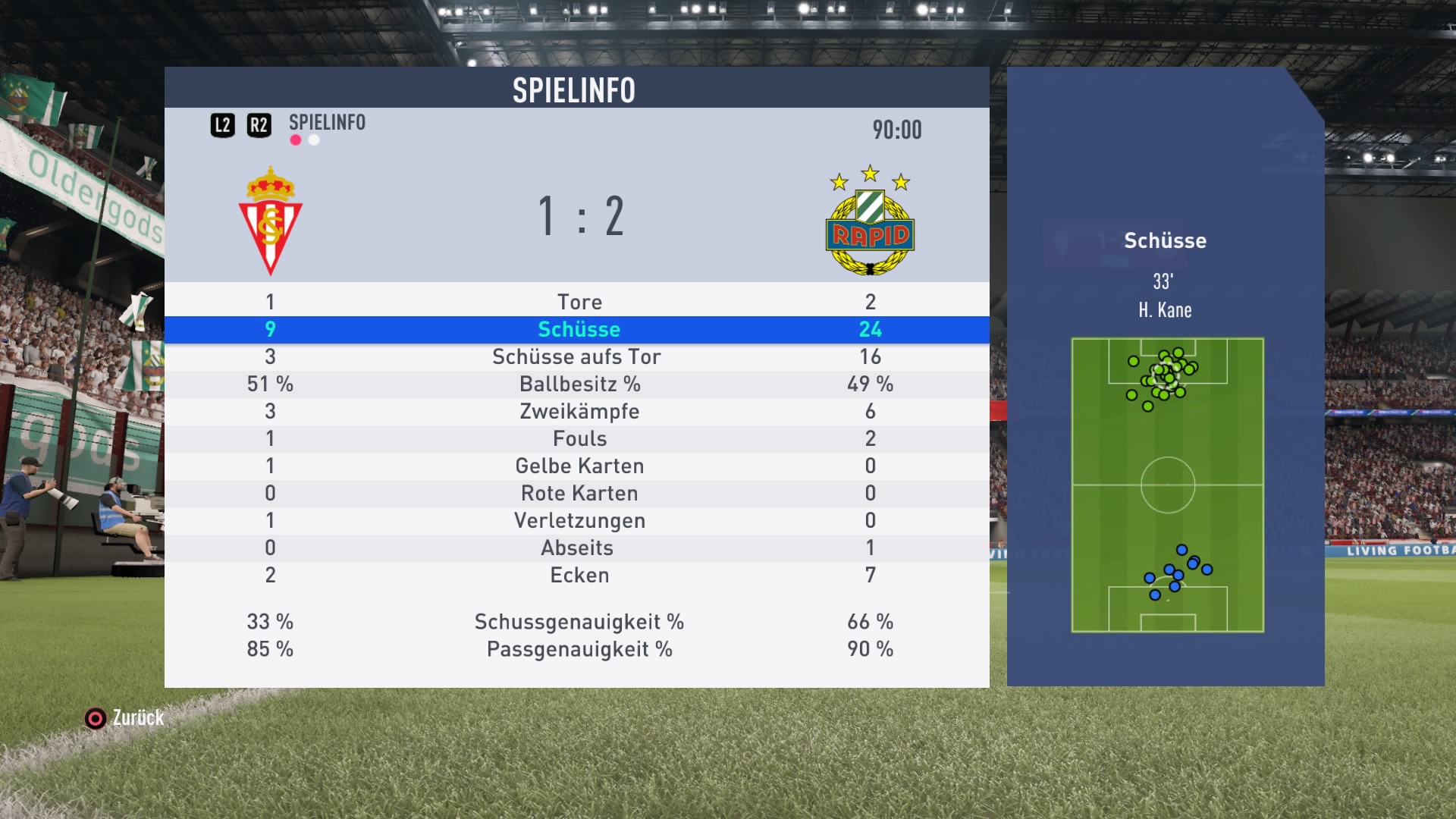Choose the Gelbe Karten row
The height and width of the screenshot is (819, 1456).
click(x=579, y=466)
